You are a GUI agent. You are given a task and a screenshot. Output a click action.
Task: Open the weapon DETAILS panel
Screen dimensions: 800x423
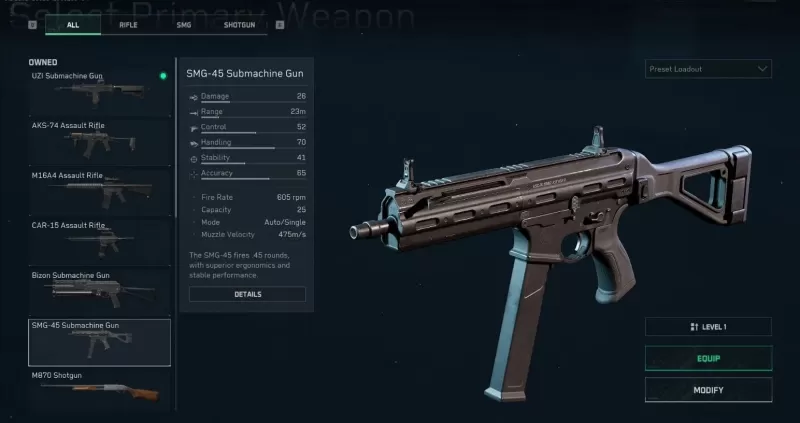coord(247,294)
